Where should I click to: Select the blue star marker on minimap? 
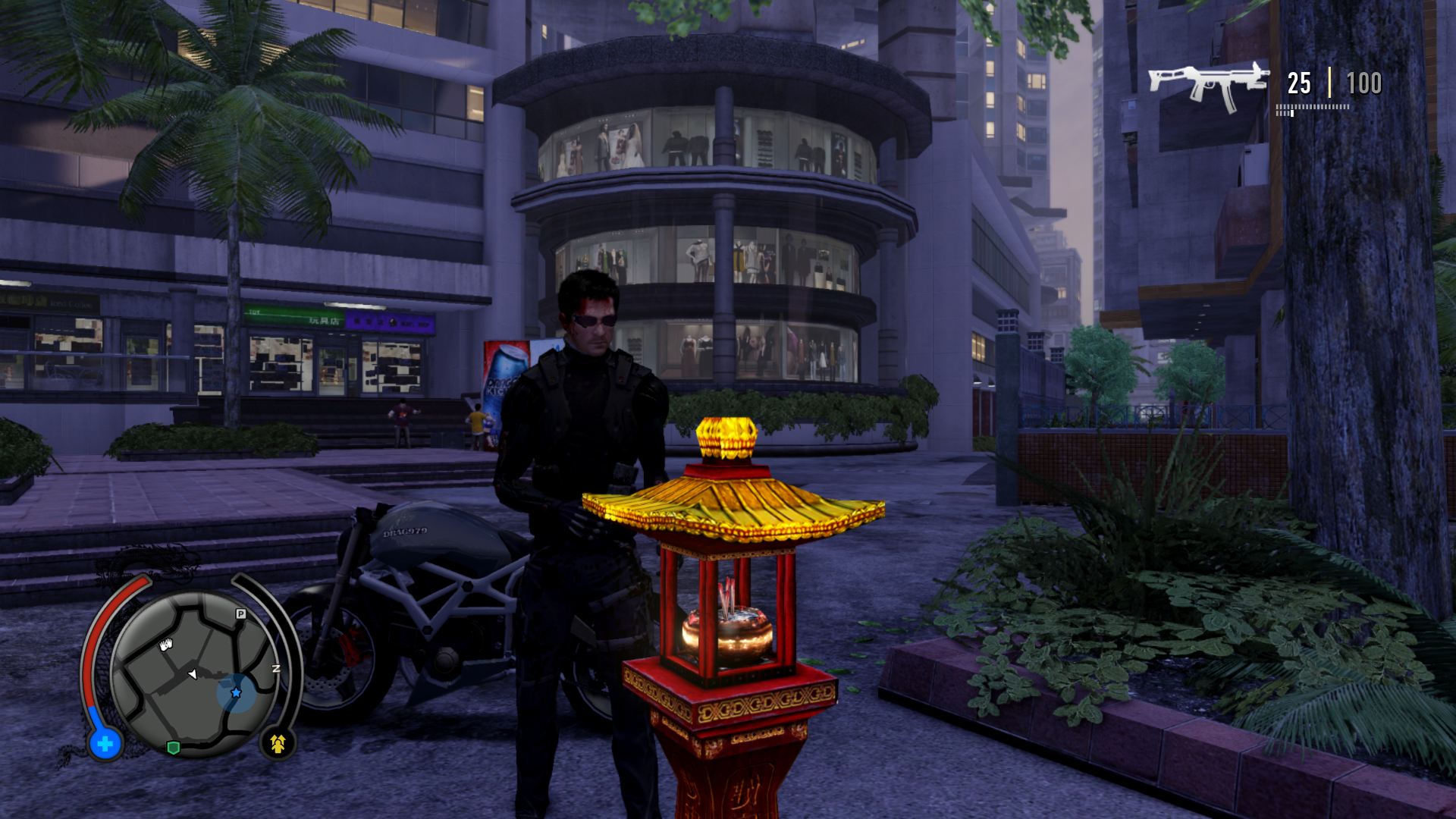[236, 692]
